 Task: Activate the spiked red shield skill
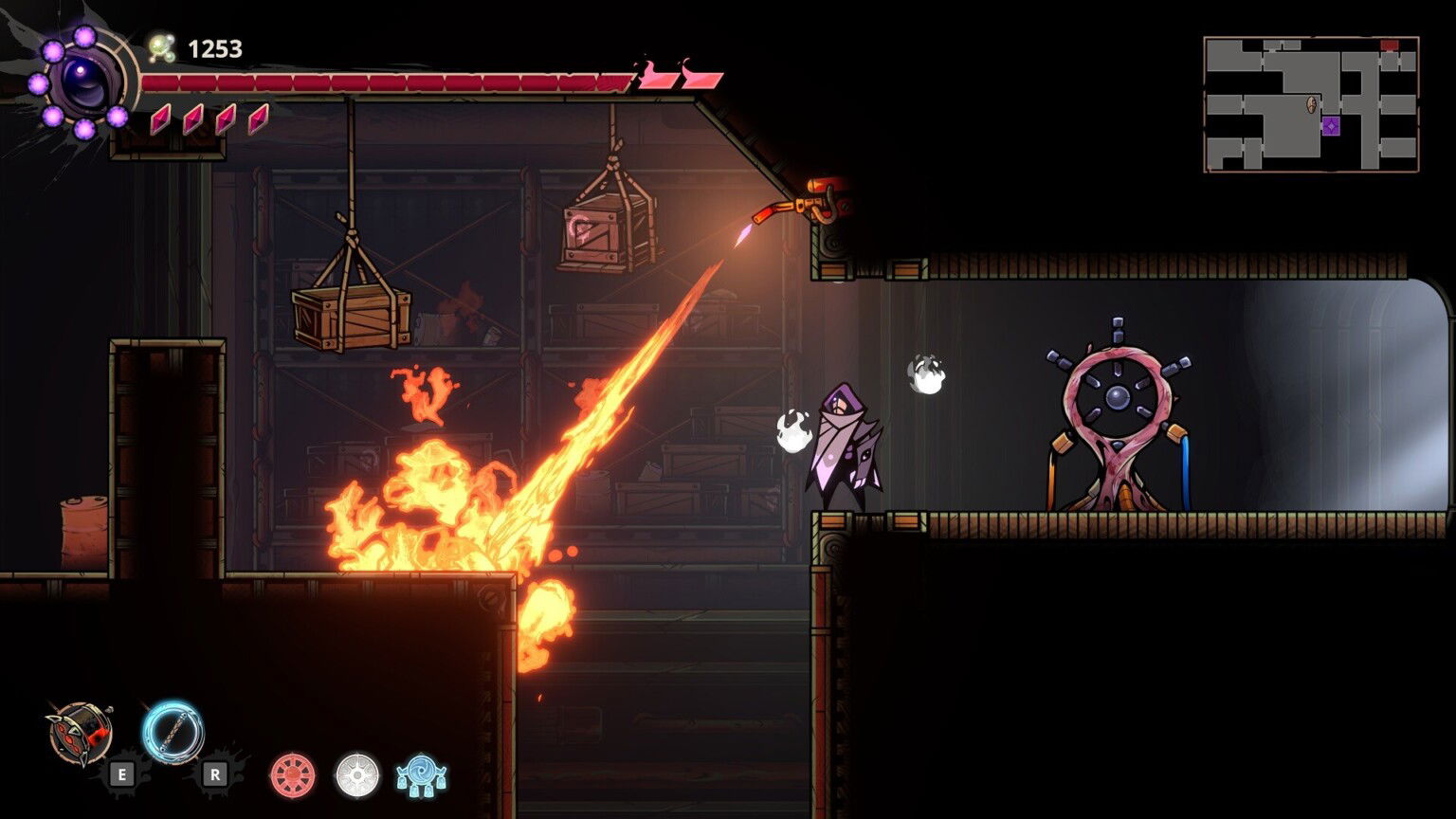pyautogui.click(x=81, y=733)
